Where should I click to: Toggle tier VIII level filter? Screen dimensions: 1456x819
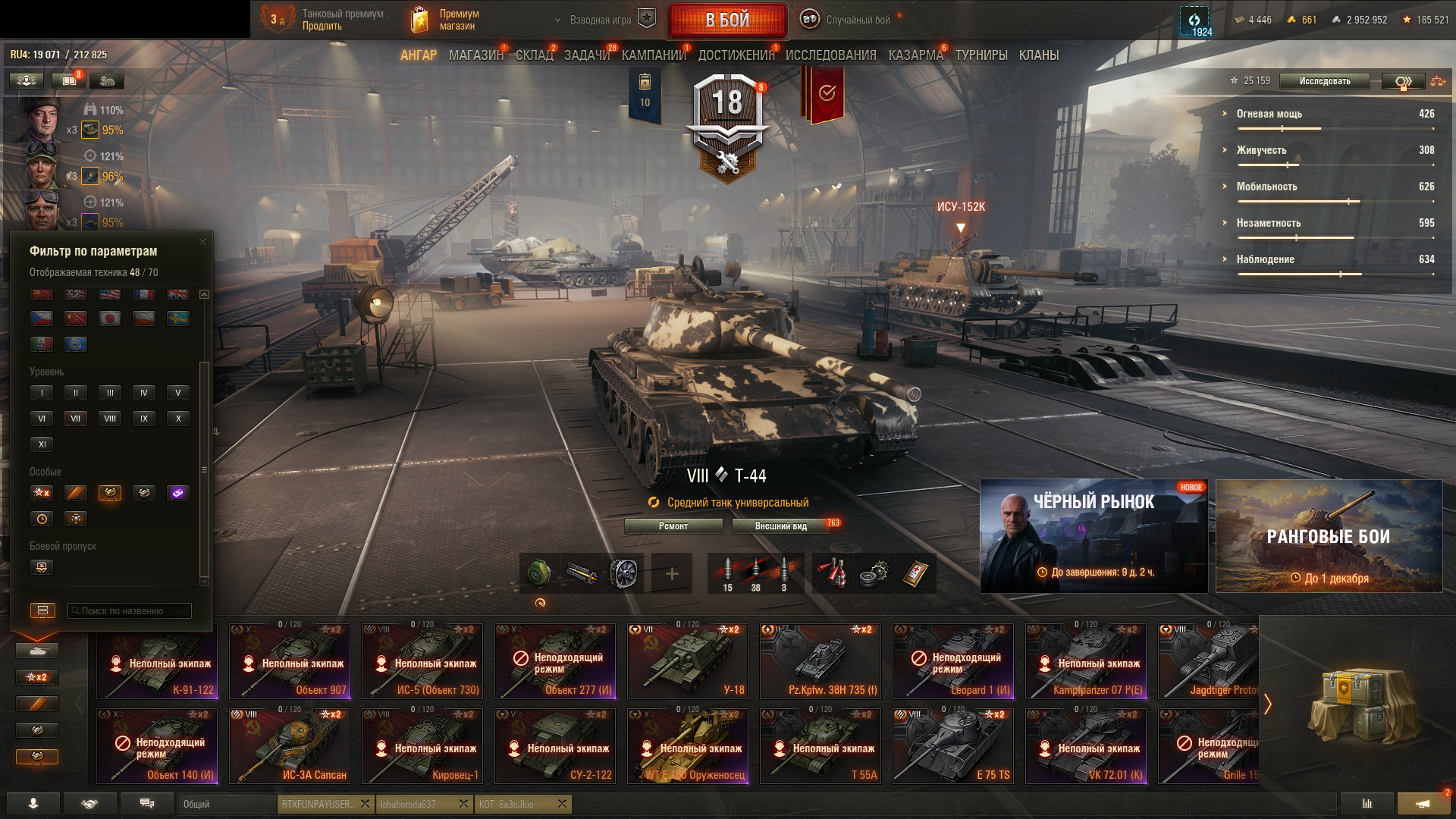coord(110,419)
